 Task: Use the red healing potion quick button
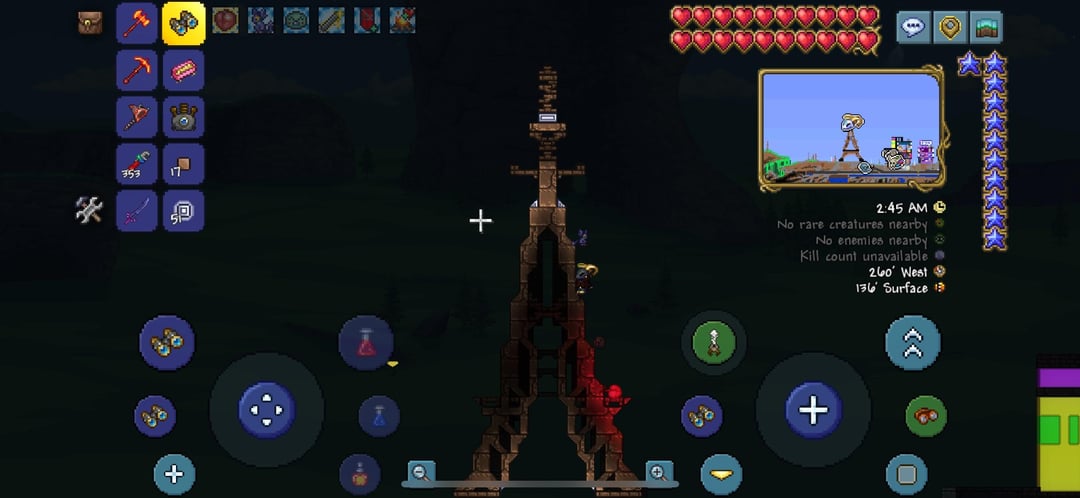tap(365, 342)
